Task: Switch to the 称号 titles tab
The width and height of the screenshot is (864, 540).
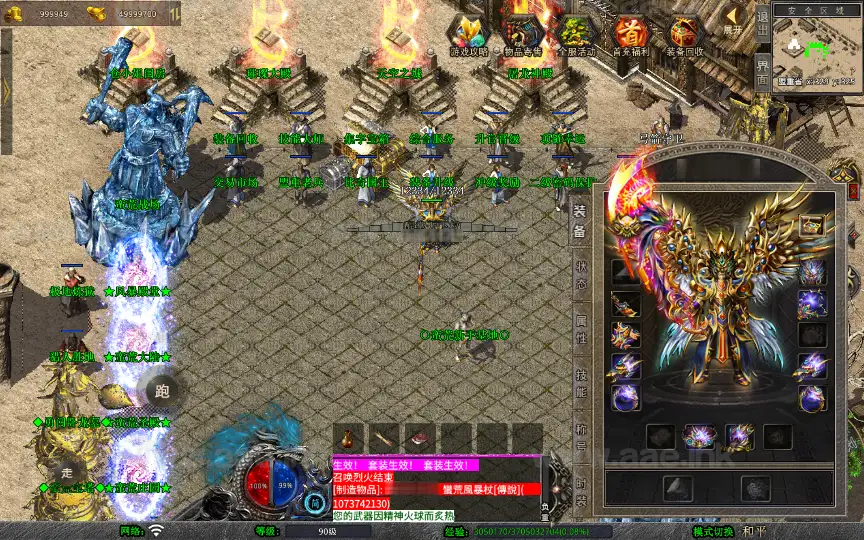Action: 579,438
